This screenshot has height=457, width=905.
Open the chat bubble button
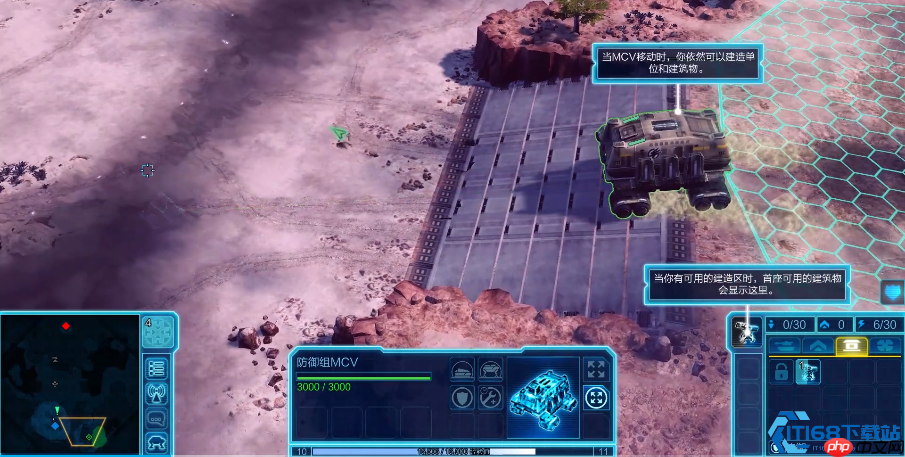click(x=156, y=416)
